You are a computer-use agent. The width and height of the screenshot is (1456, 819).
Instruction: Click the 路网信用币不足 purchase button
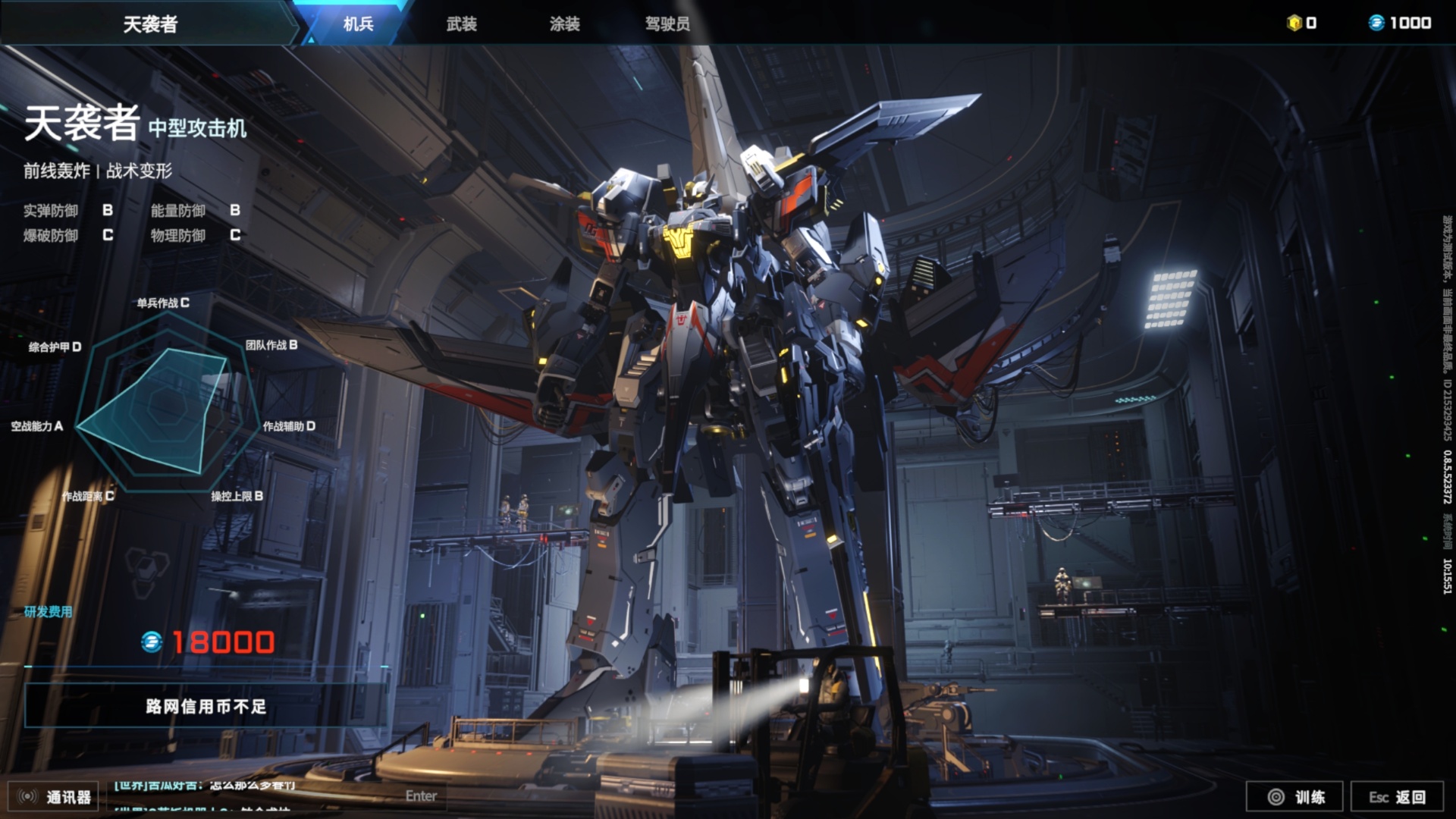206,706
